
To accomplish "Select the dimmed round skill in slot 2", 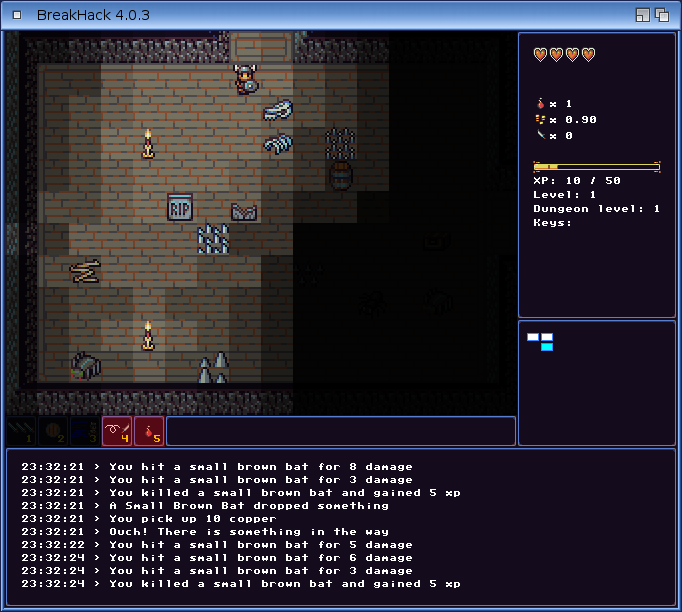I will (x=53, y=431).
